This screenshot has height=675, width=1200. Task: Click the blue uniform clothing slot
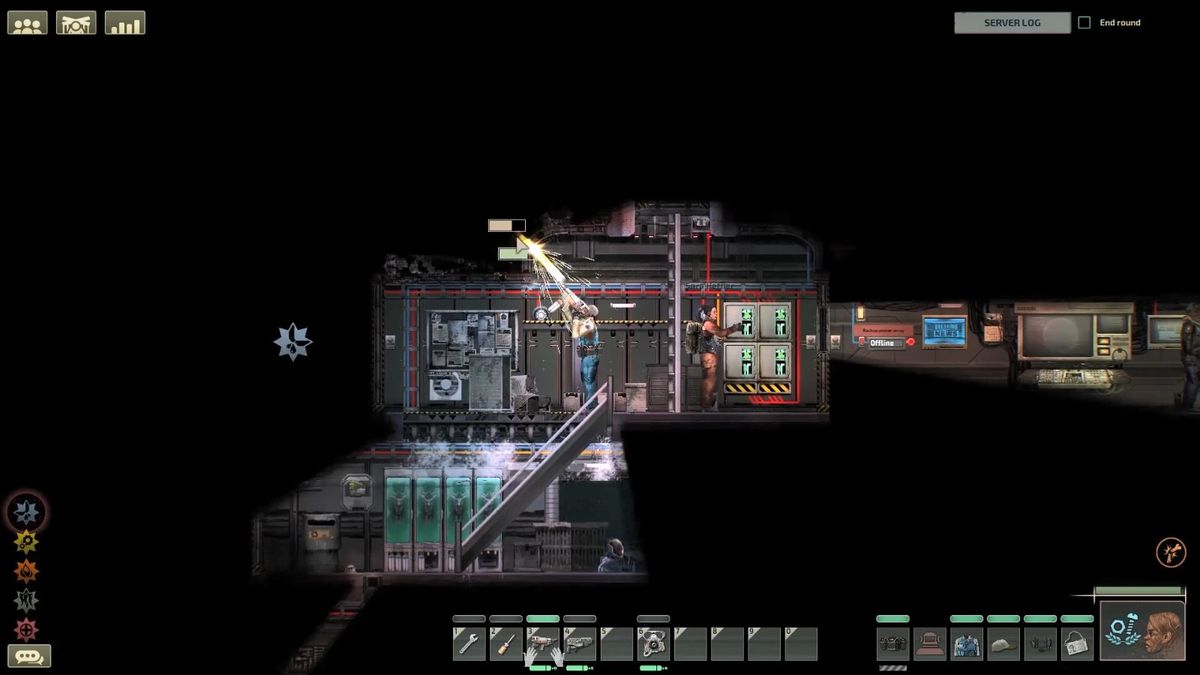967,643
